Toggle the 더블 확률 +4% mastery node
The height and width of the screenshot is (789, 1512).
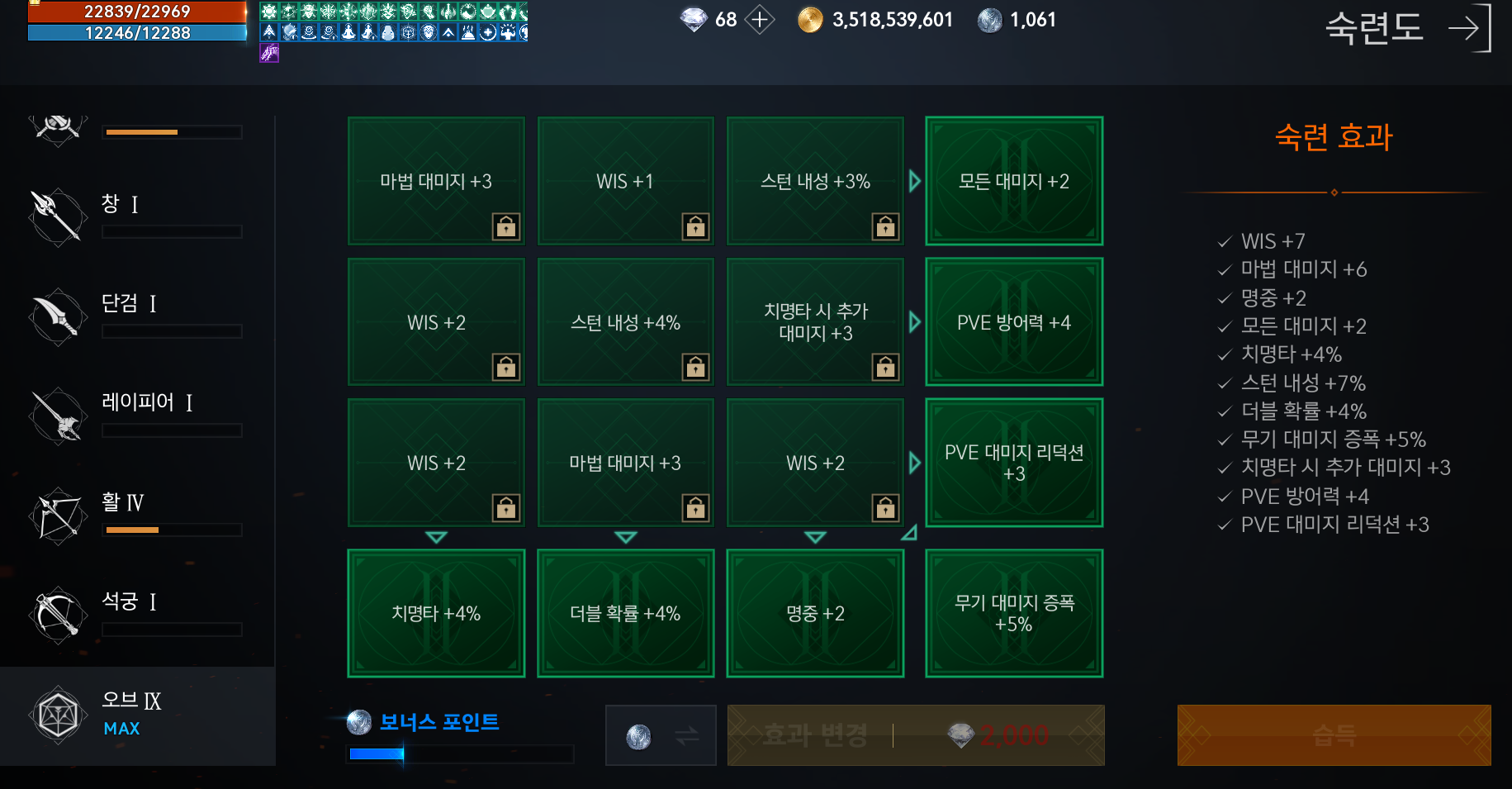coord(625,613)
